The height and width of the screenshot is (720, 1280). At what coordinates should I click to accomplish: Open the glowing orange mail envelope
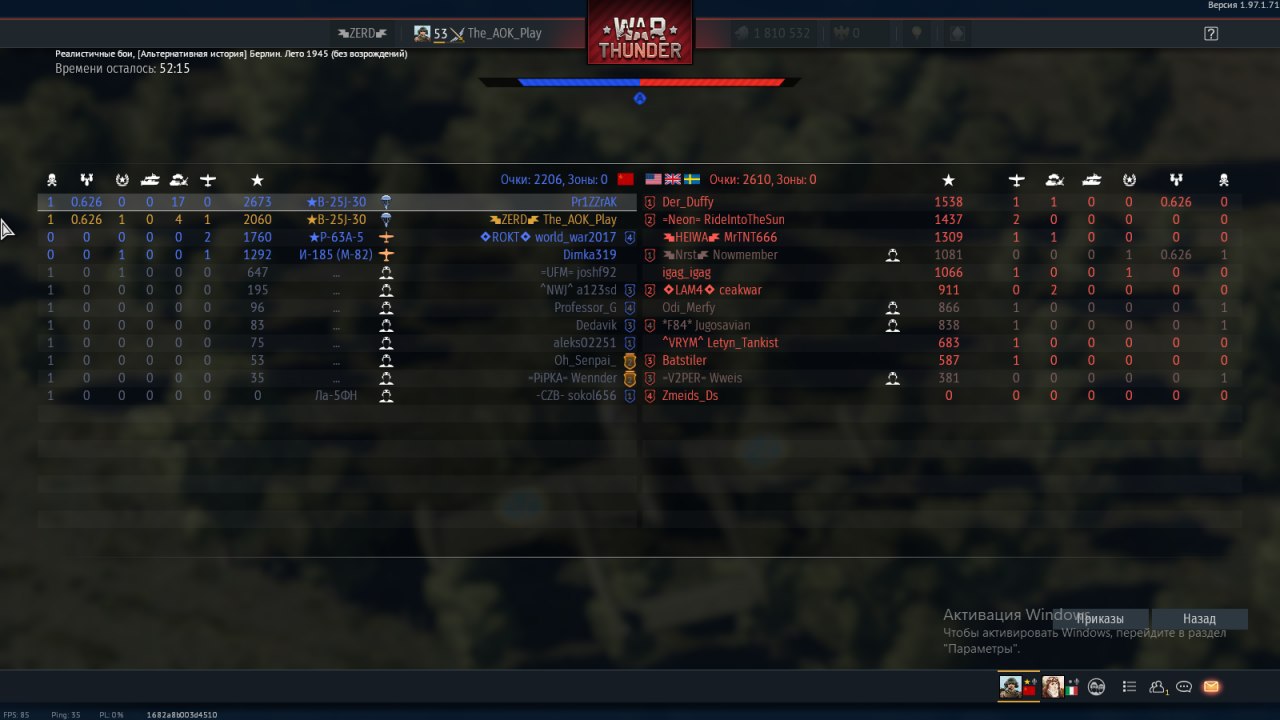pos(1211,687)
